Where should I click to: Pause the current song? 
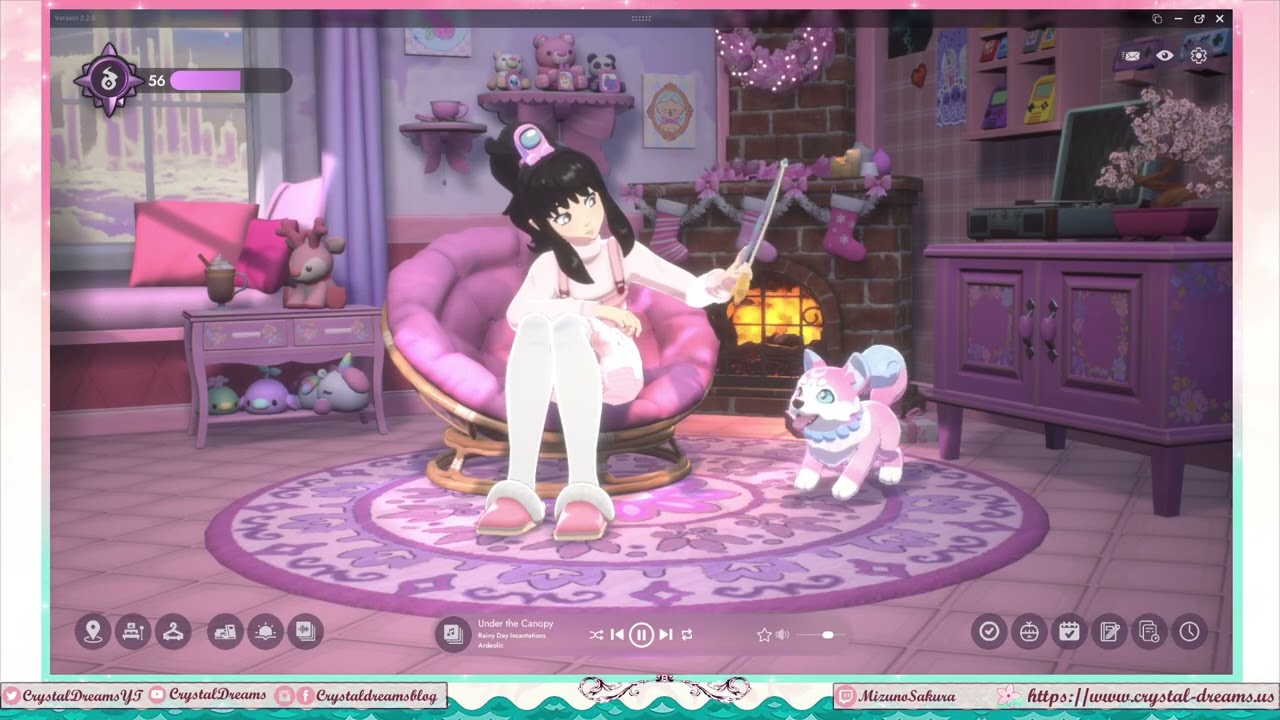pyautogui.click(x=641, y=635)
